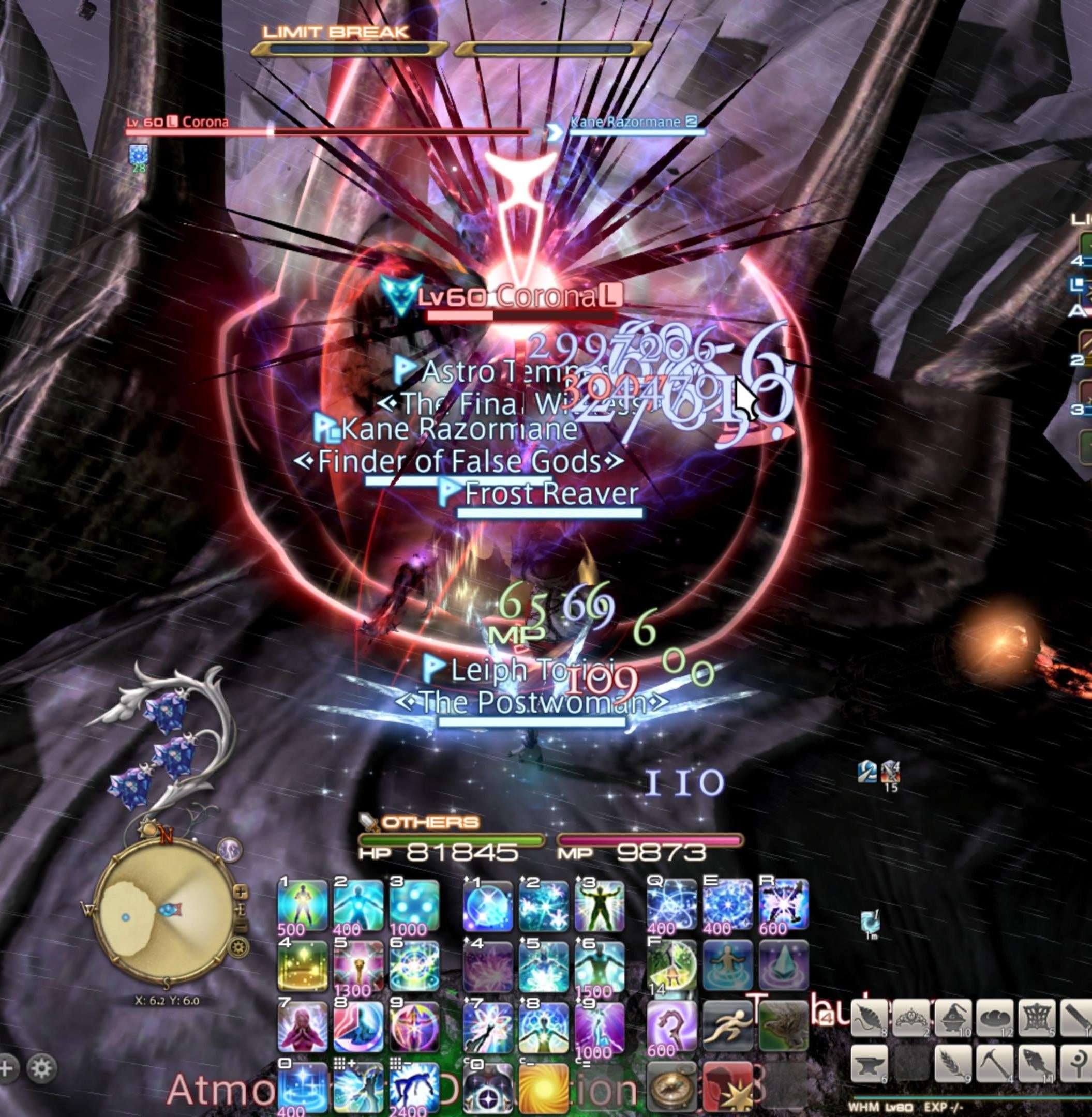The width and height of the screenshot is (1092, 1117).
Task: Zoom in the minimap with plus button
Action: coord(241,892)
